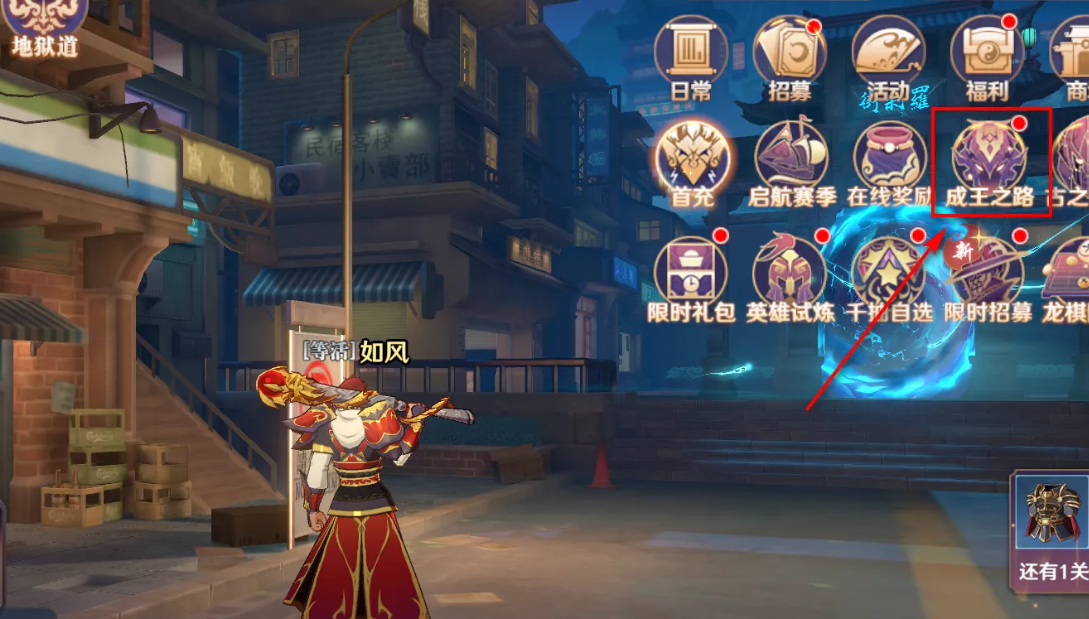This screenshot has width=1089, height=619.
Task: Open the 限时礼包 limited gift pack
Action: 692,275
